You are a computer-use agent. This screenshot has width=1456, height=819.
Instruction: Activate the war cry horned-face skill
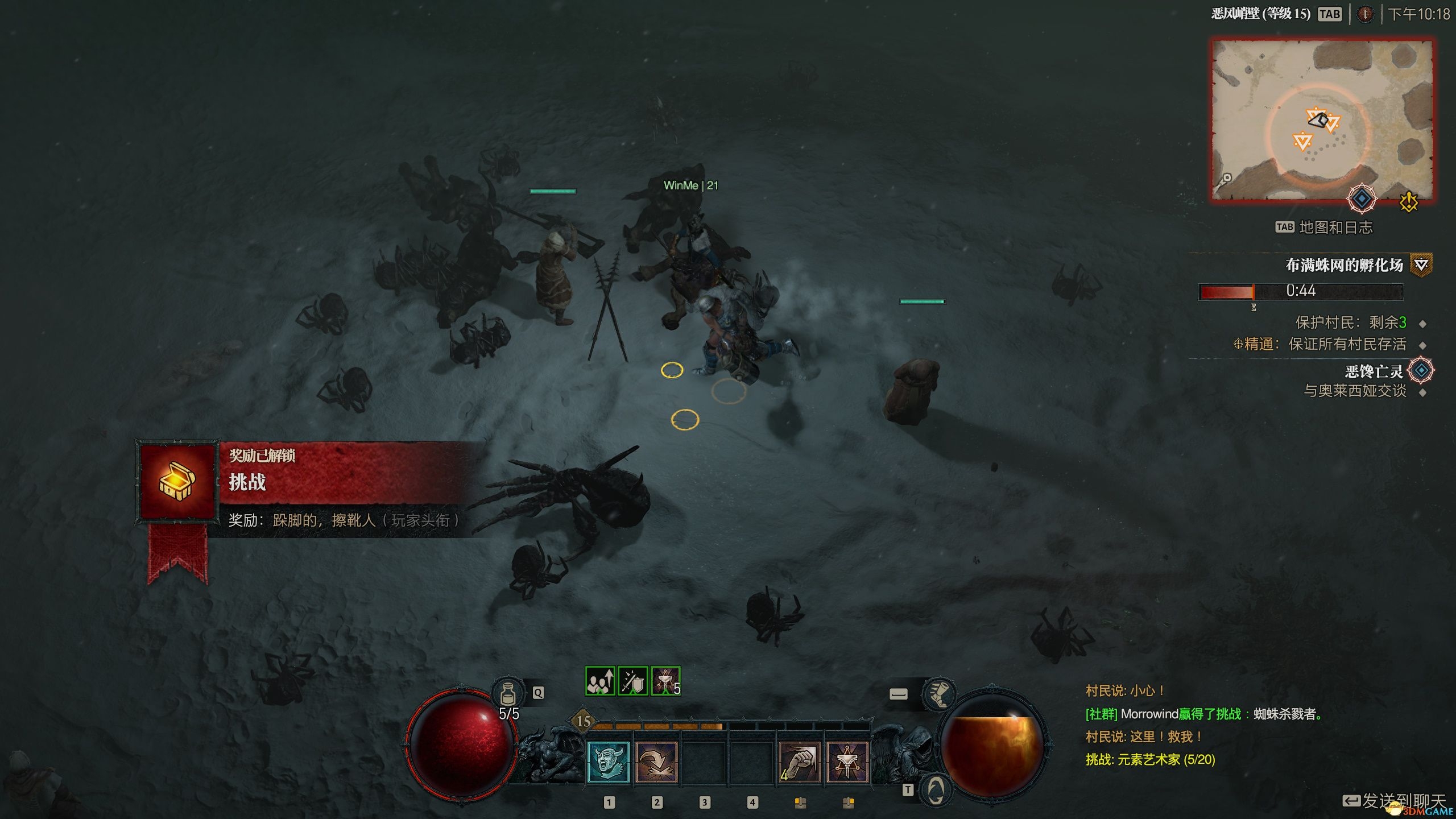(x=608, y=762)
